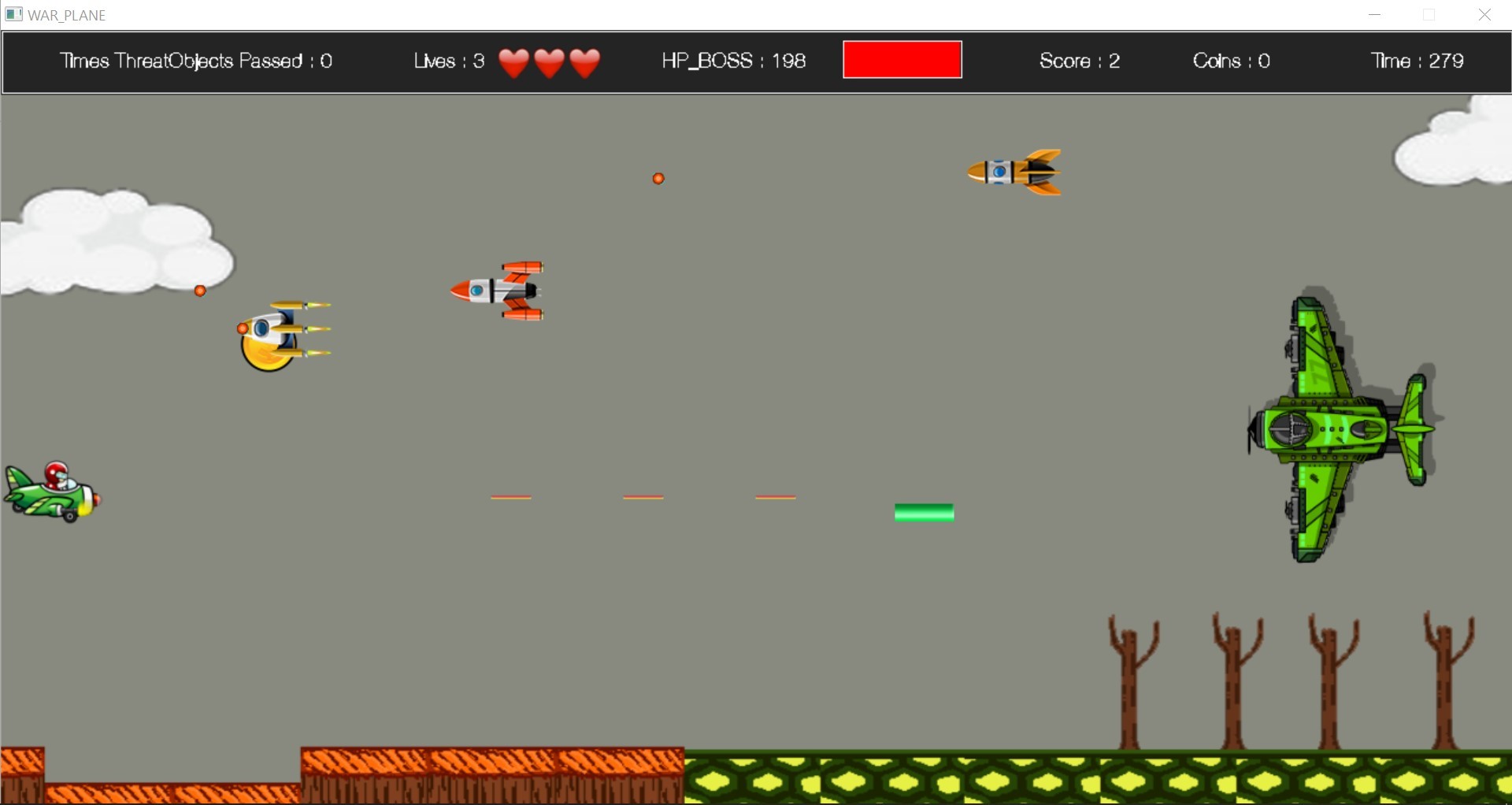Viewport: 1512px width, 805px height.
Task: Click the Time : 279 counter
Action: pos(1415,61)
